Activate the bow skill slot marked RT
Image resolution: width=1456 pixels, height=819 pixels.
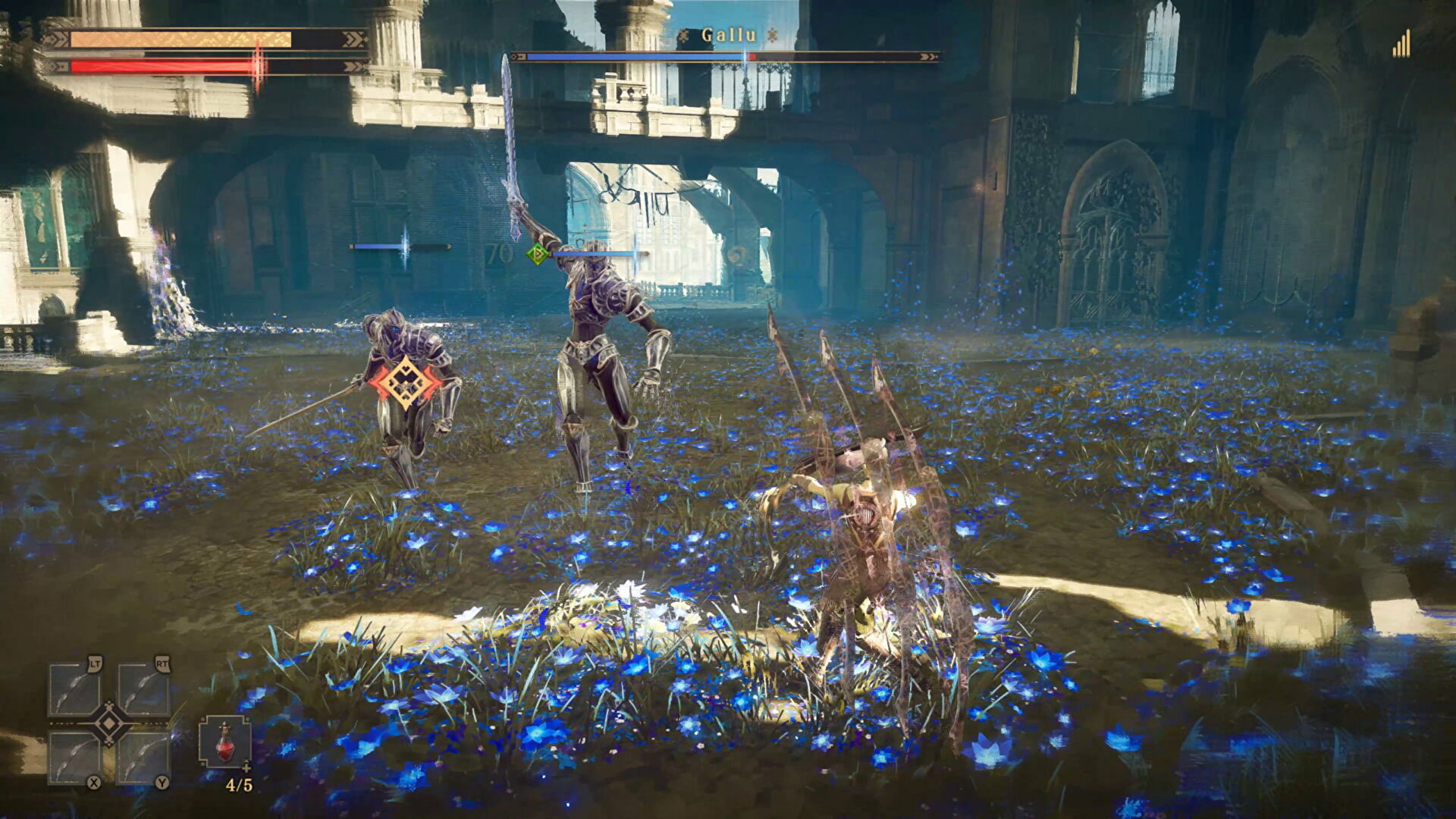tap(143, 689)
